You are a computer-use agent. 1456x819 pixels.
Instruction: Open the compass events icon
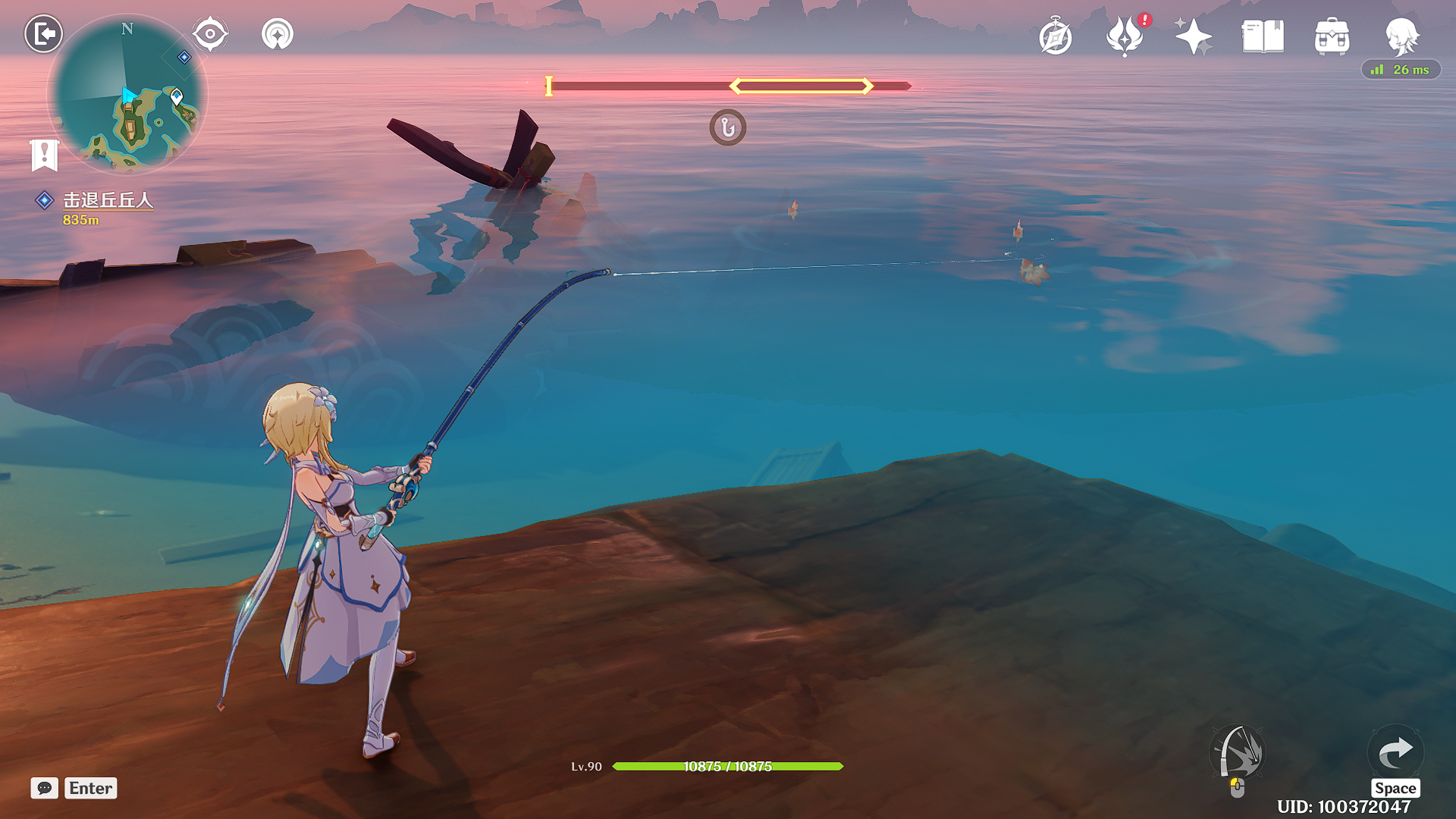point(1055,36)
